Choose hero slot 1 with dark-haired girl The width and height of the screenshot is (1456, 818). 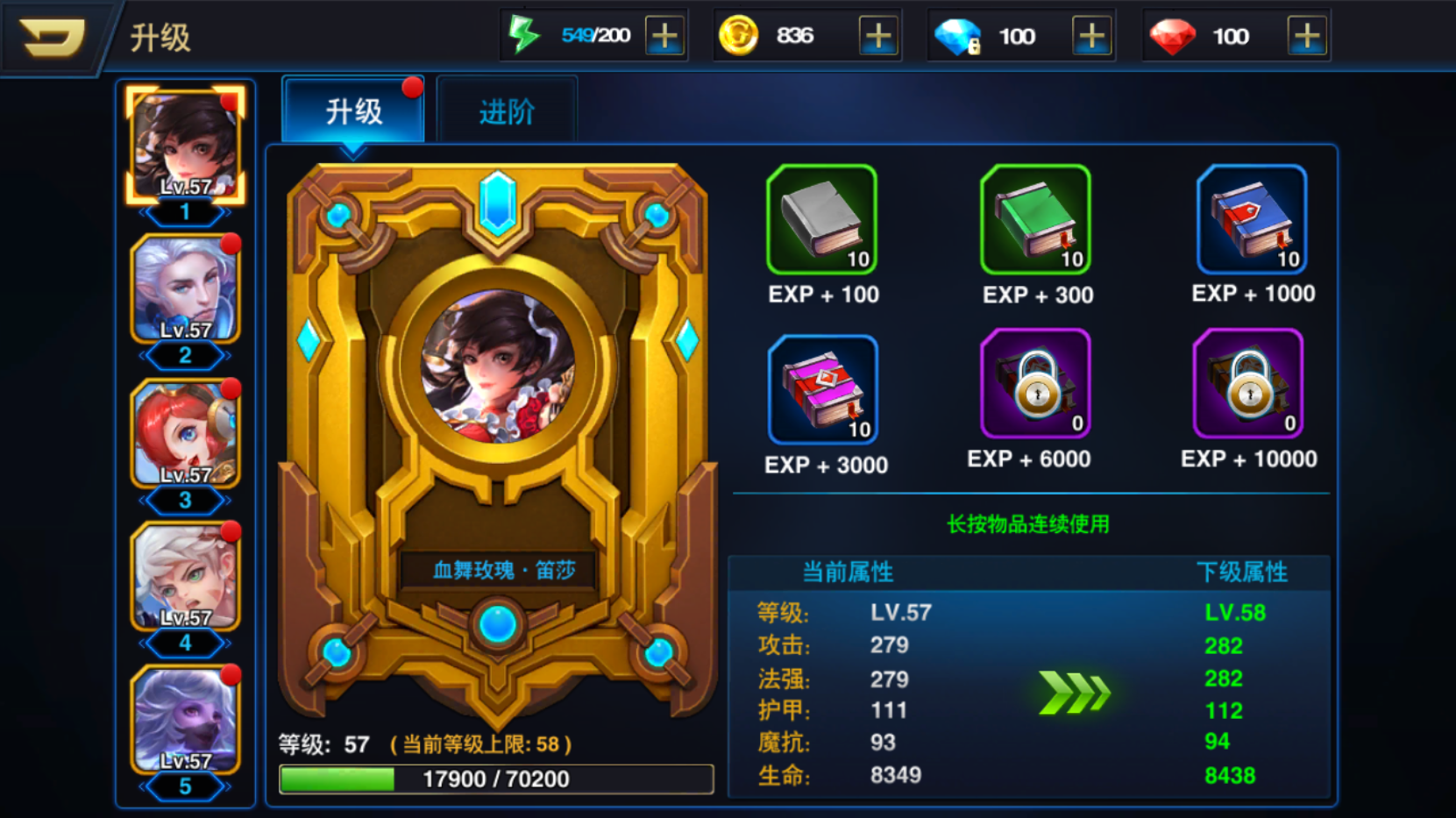pyautogui.click(x=186, y=145)
